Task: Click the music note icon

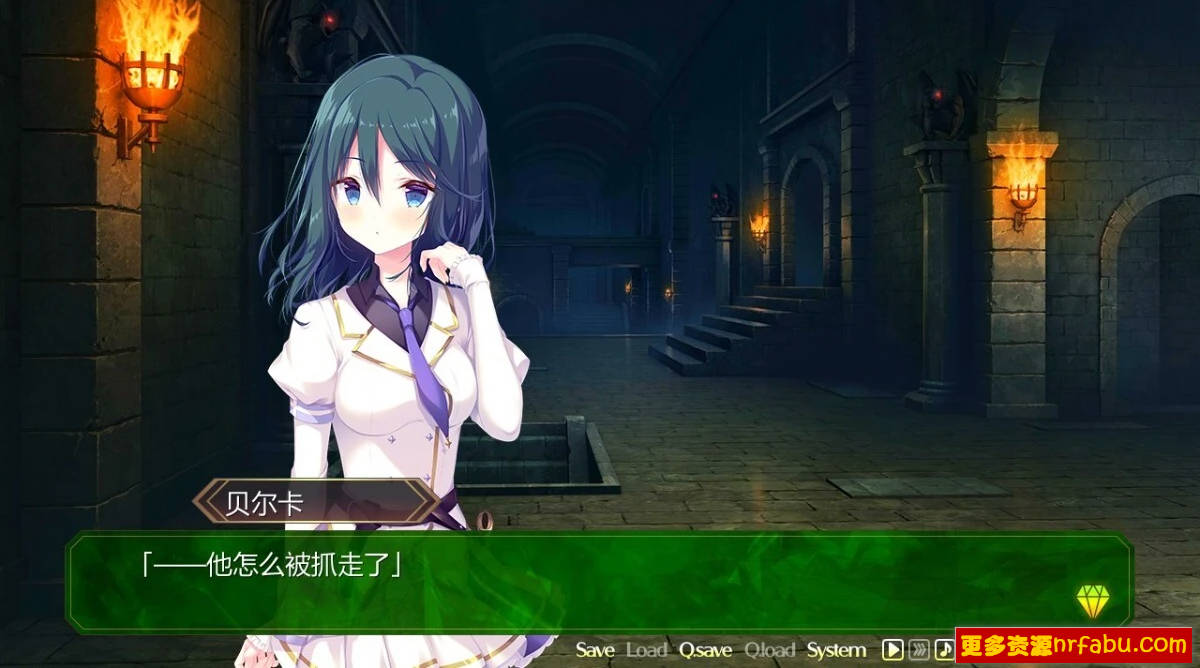Action: (944, 650)
